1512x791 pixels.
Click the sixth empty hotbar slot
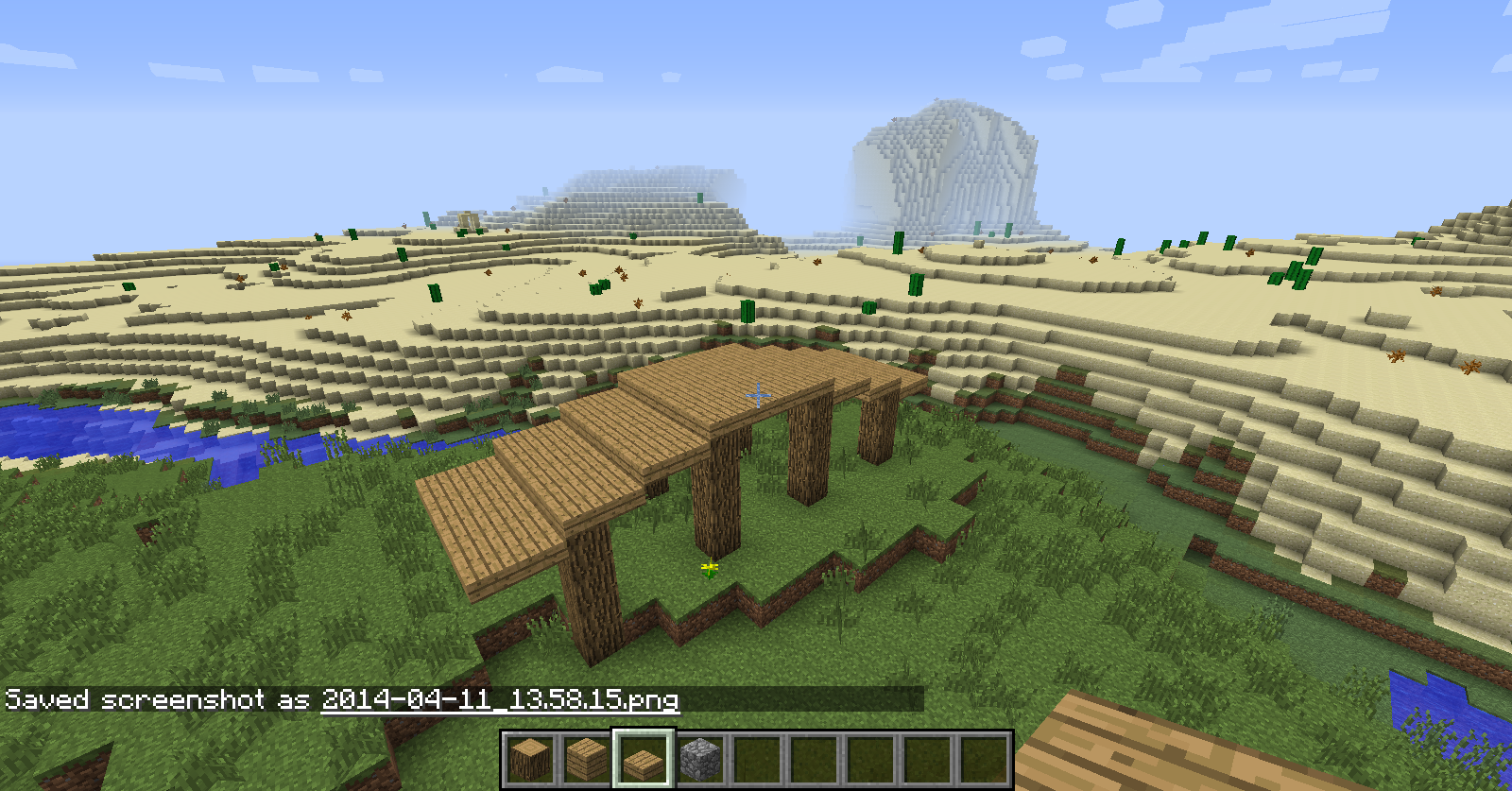pos(815,756)
